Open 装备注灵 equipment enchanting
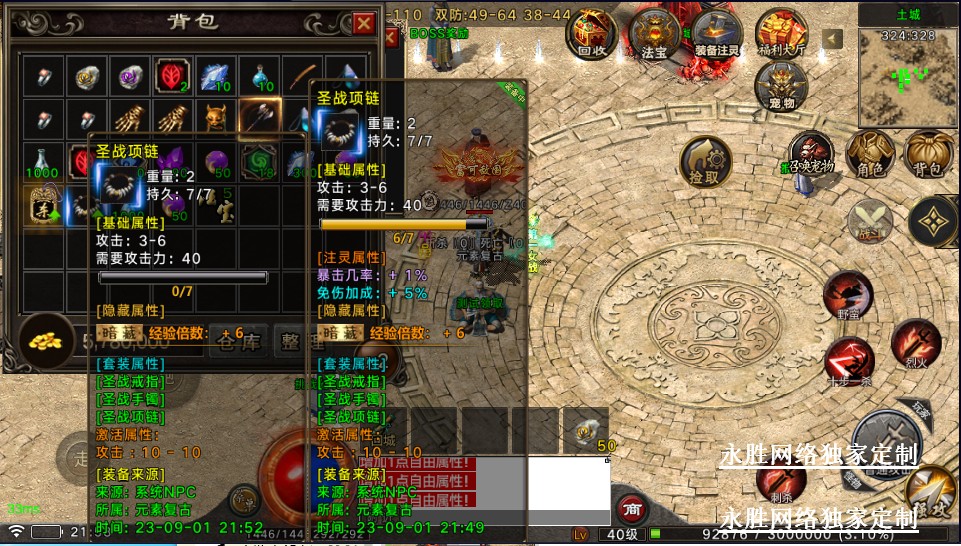The height and width of the screenshot is (546, 961). [x=717, y=33]
